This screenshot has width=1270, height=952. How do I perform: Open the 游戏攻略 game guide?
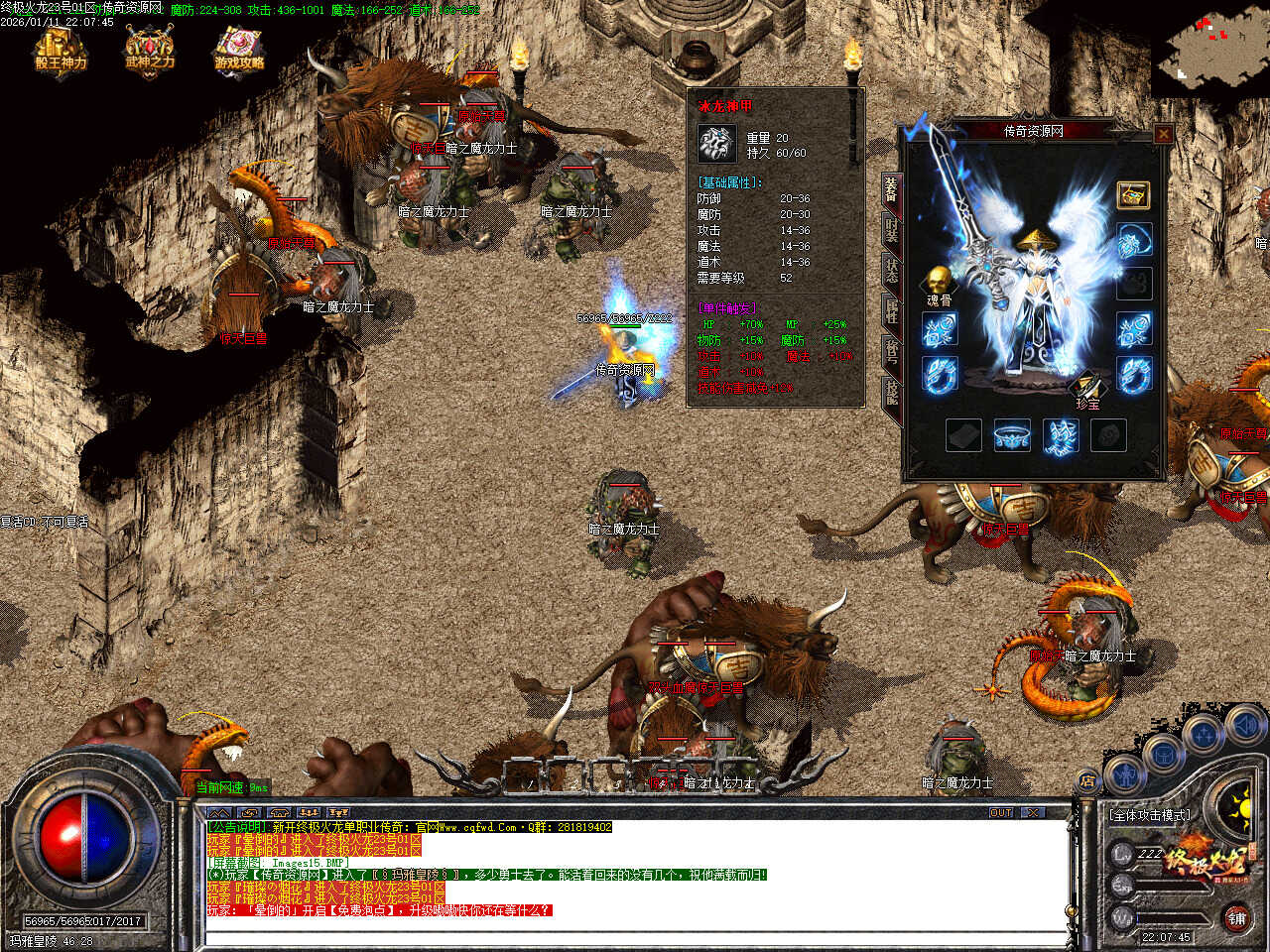(239, 52)
